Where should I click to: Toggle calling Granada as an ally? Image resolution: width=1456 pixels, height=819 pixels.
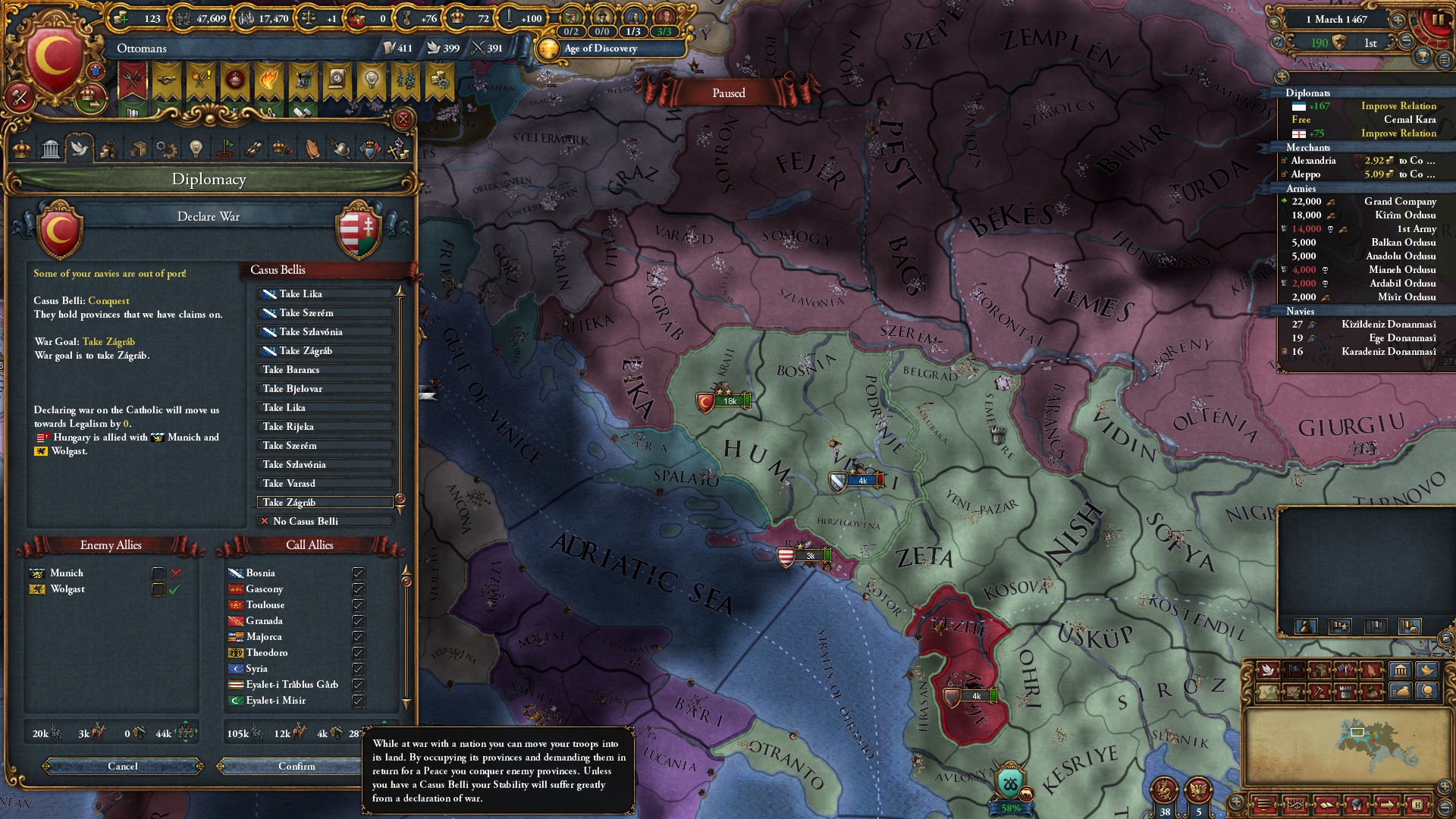[x=358, y=621]
